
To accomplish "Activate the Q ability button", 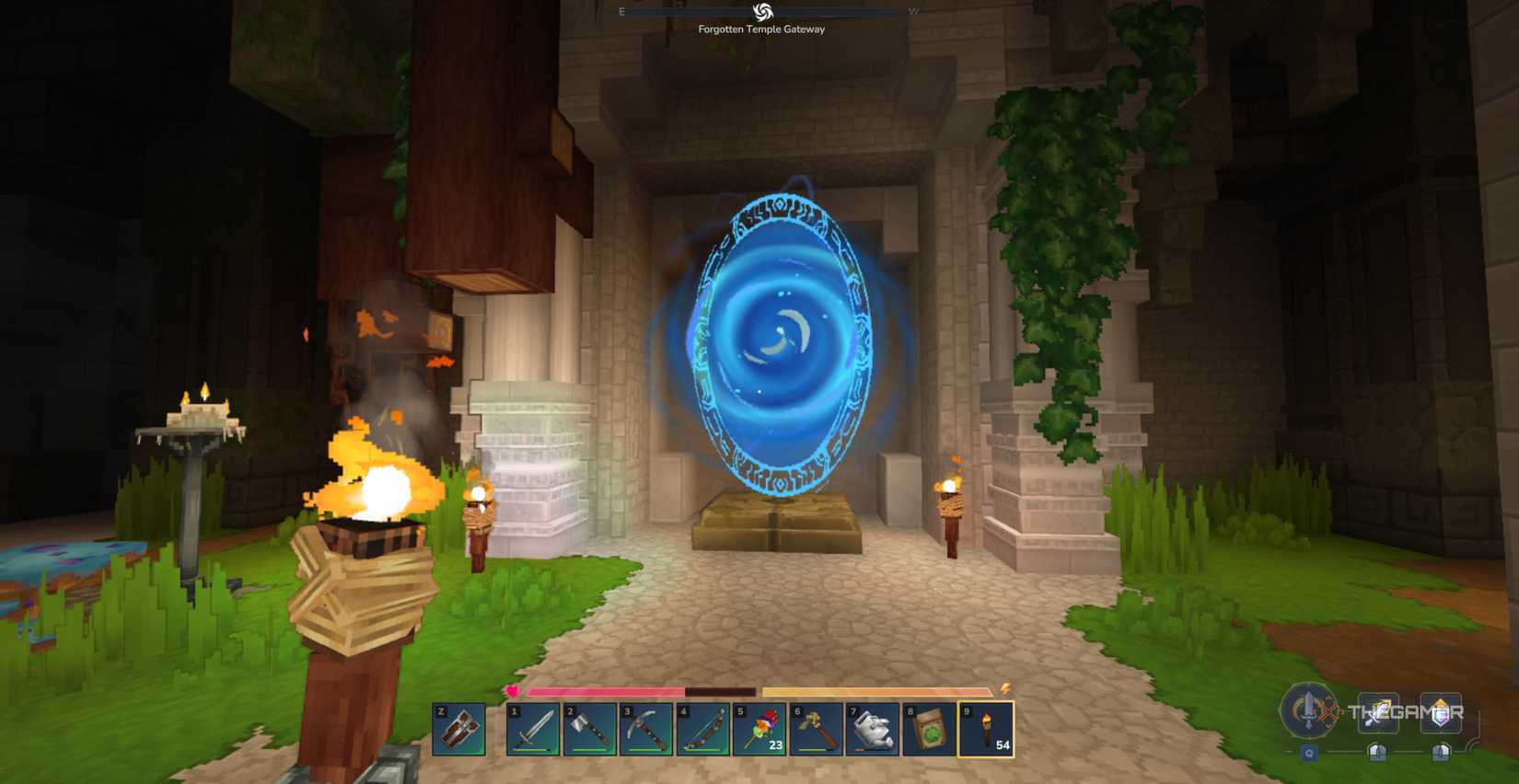I will coord(1309,752).
